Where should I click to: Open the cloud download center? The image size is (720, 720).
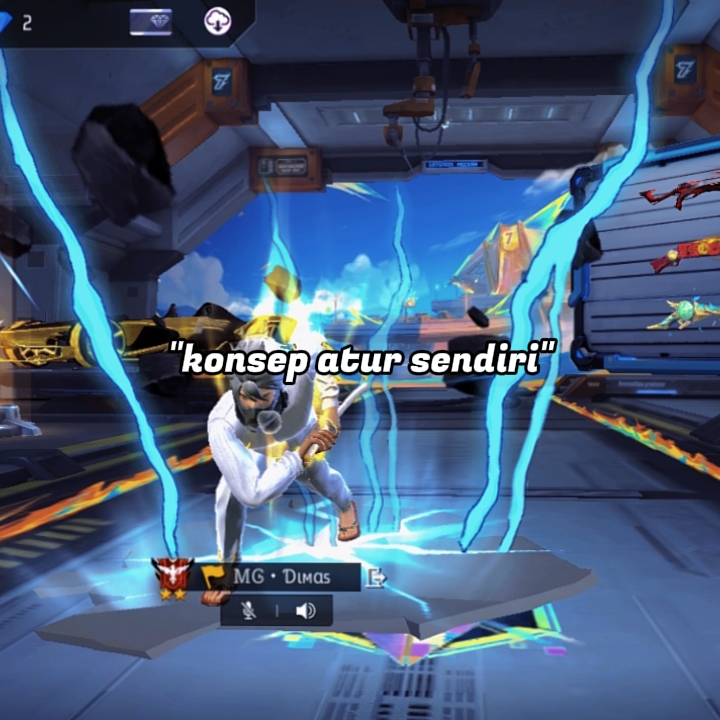pyautogui.click(x=218, y=21)
